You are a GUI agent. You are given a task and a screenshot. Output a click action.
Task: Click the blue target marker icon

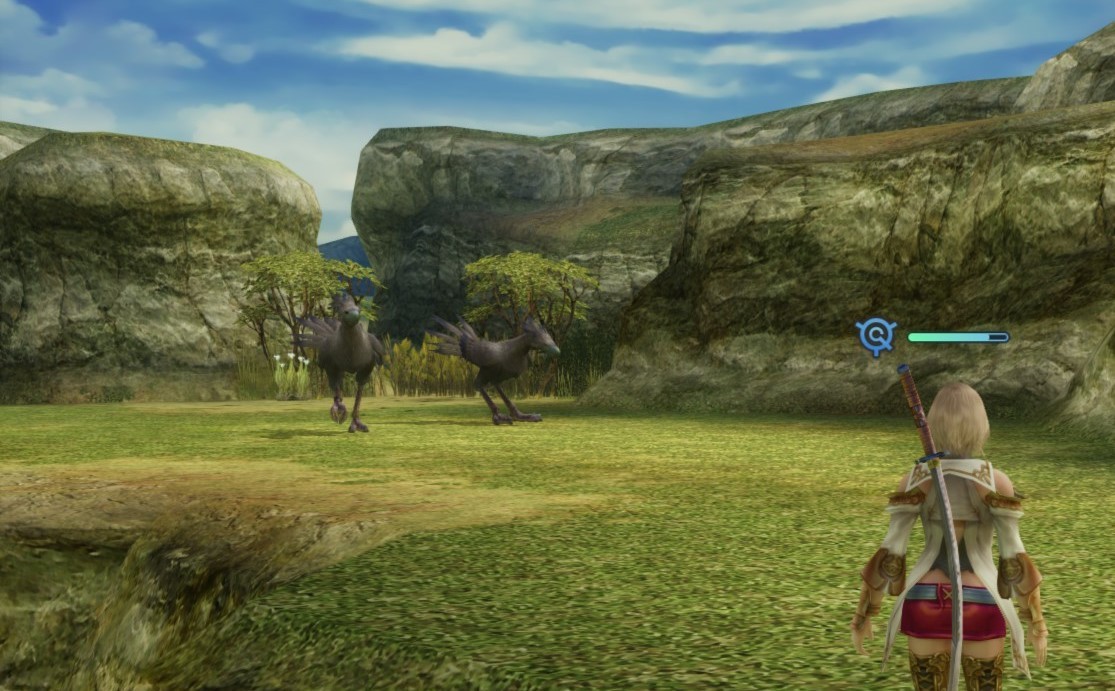876,337
